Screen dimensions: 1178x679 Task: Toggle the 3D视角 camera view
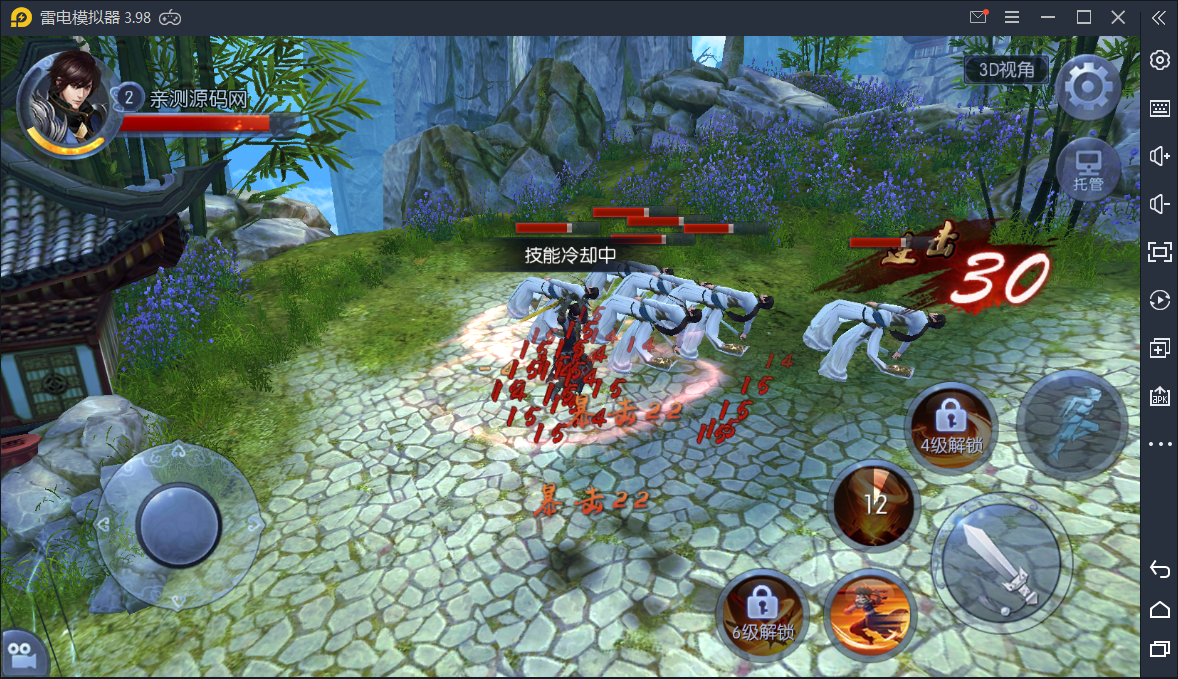(x=1006, y=69)
